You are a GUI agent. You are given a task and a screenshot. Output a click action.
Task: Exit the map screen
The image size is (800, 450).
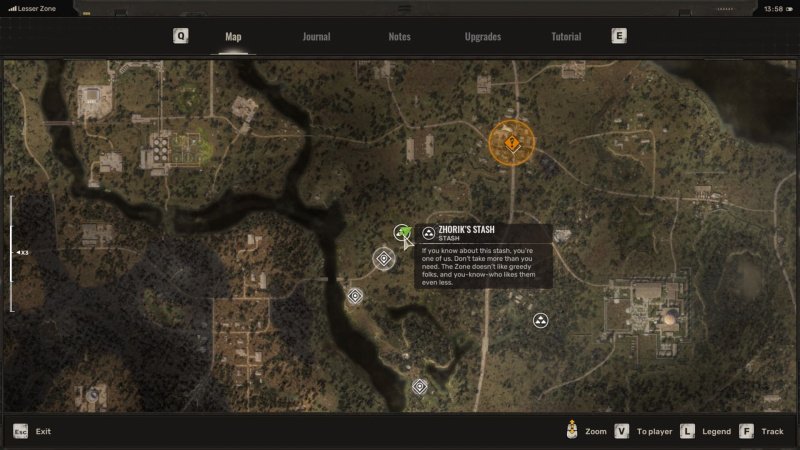click(32, 431)
